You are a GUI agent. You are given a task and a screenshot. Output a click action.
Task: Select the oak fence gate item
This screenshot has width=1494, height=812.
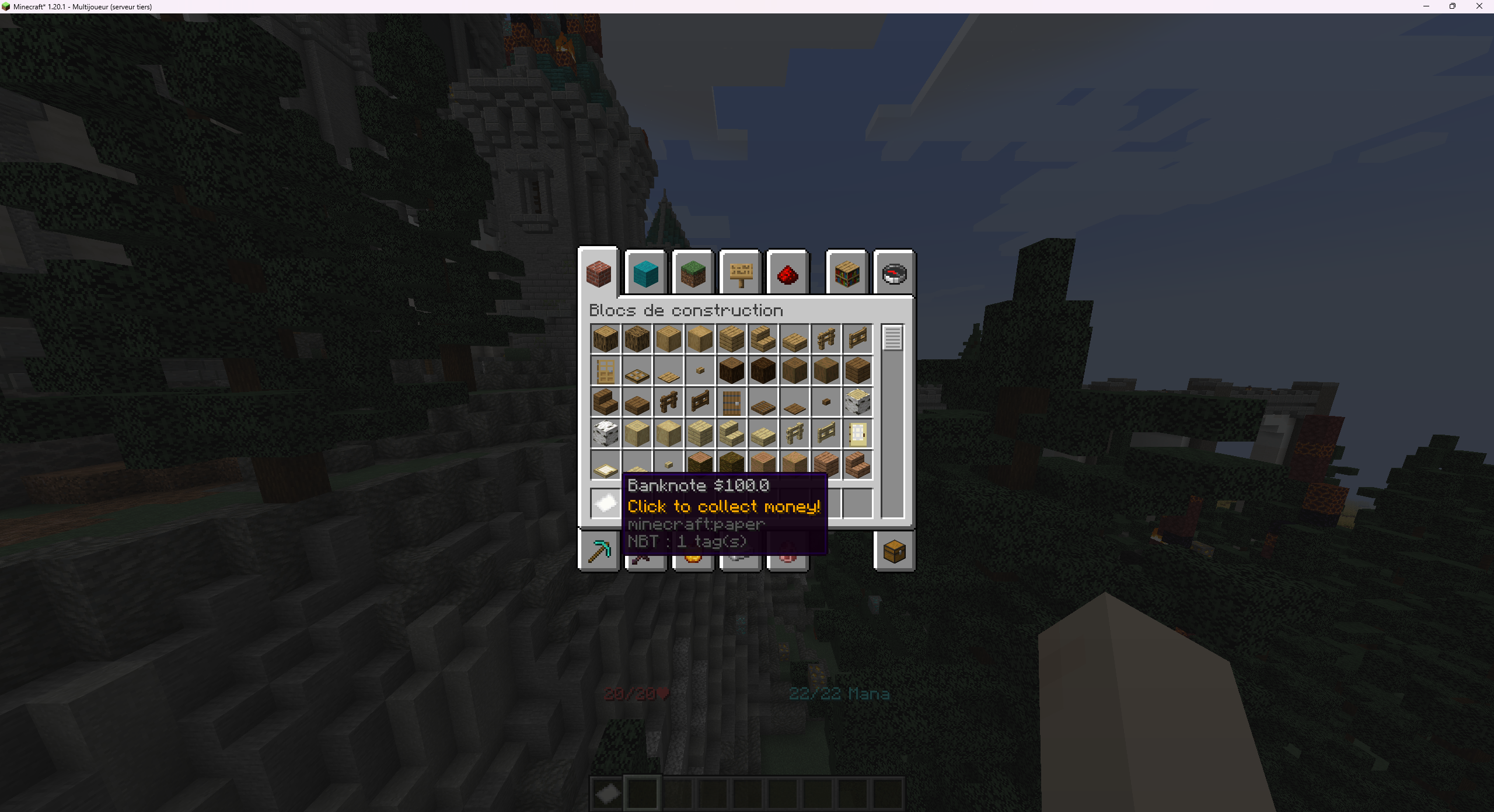tap(858, 338)
